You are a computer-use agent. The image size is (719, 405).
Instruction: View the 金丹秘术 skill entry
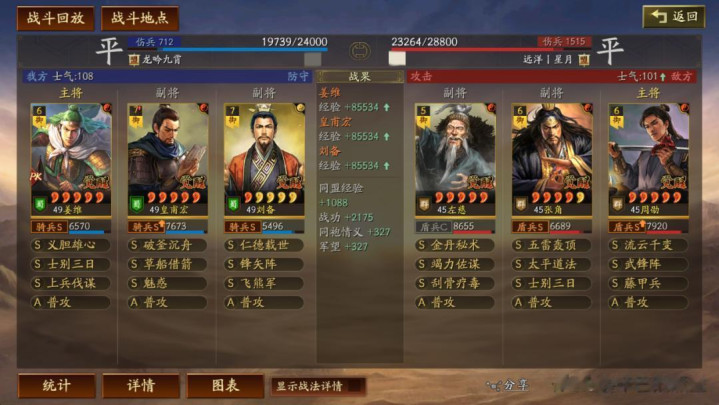point(456,245)
